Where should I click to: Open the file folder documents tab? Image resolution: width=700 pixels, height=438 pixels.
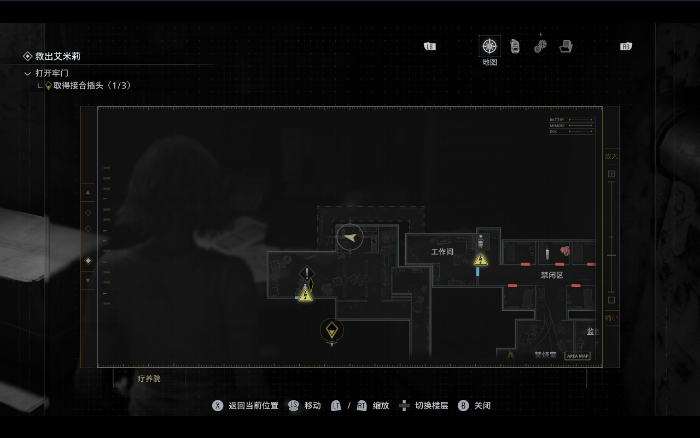point(565,46)
